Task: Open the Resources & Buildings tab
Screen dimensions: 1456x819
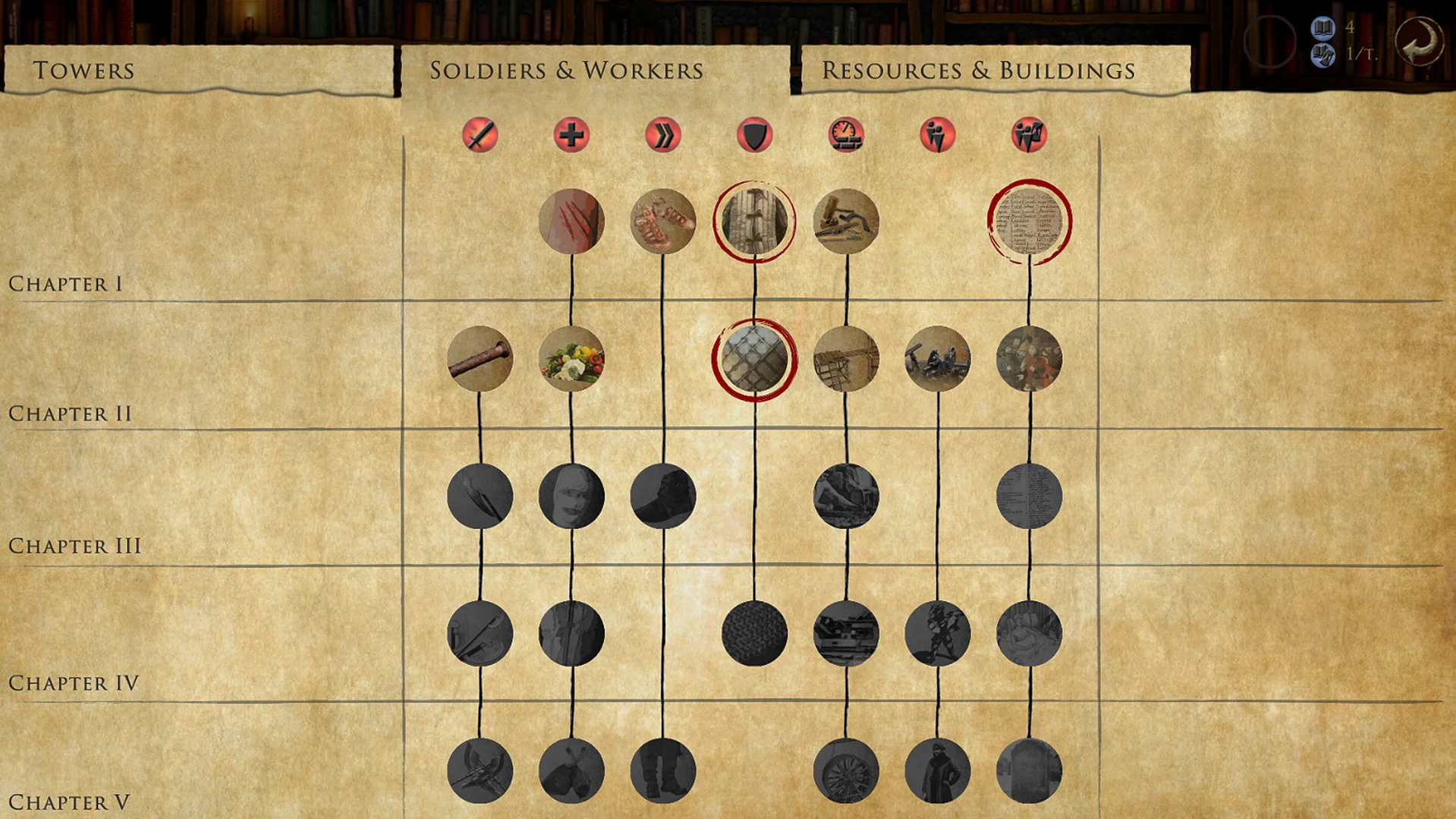Action: 979,70
